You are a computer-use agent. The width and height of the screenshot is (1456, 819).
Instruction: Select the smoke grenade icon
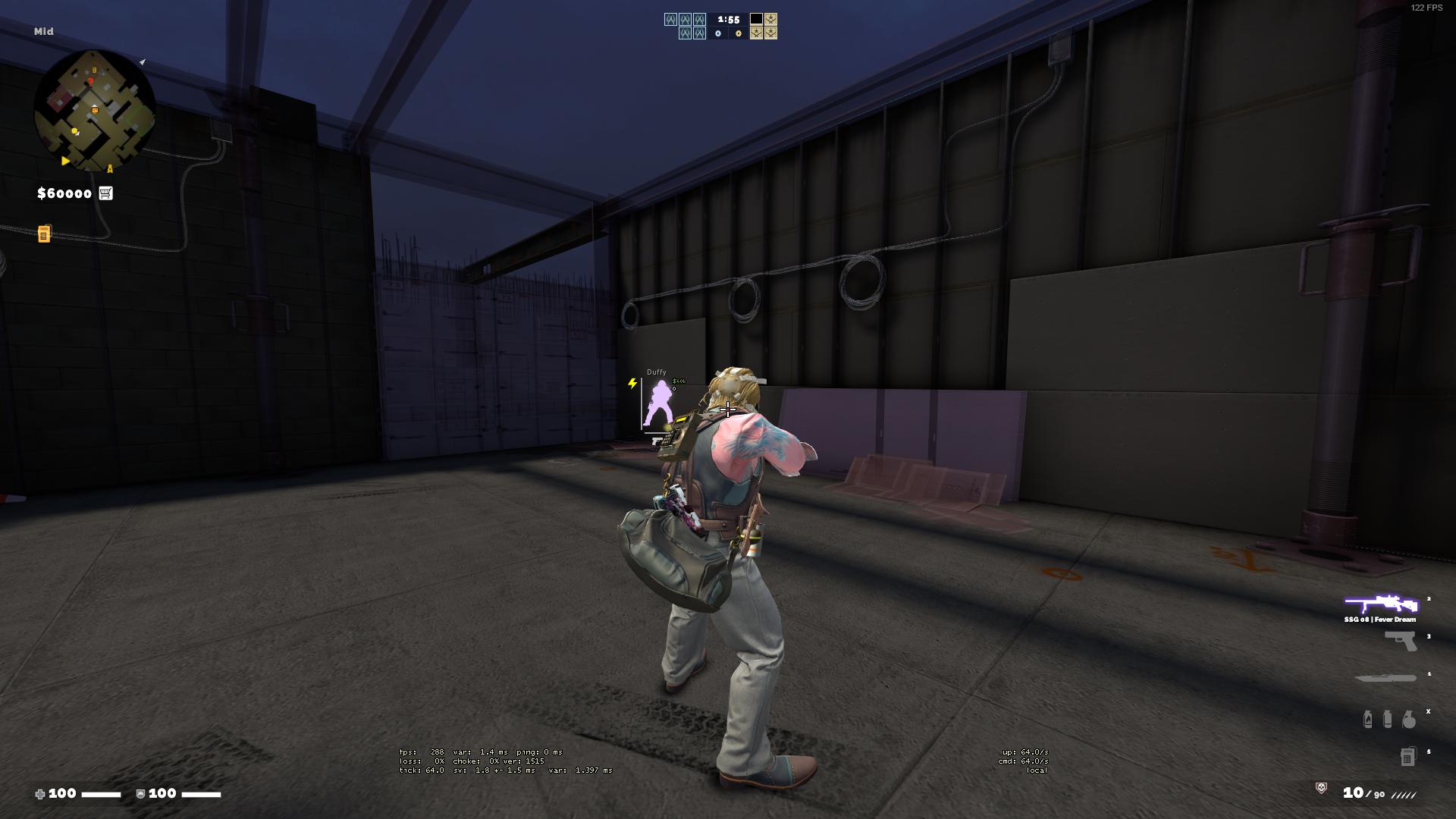pos(1388,720)
